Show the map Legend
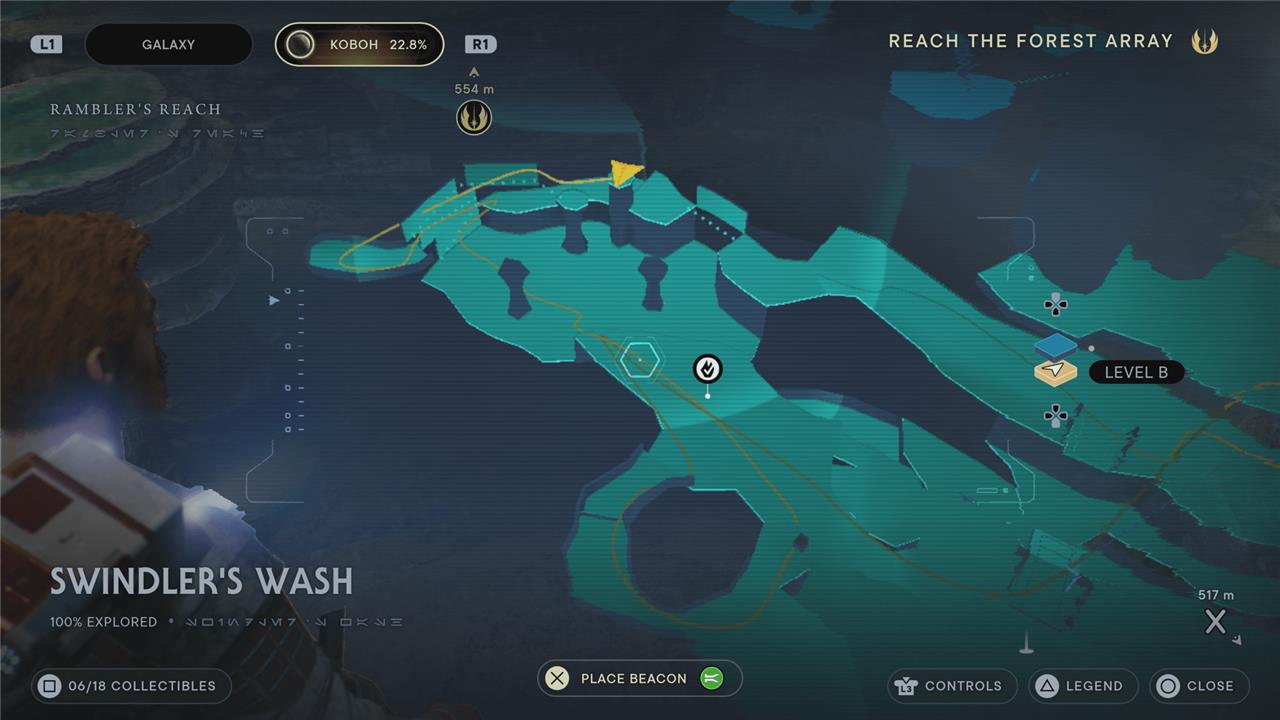The height and width of the screenshot is (720, 1280). click(1083, 686)
